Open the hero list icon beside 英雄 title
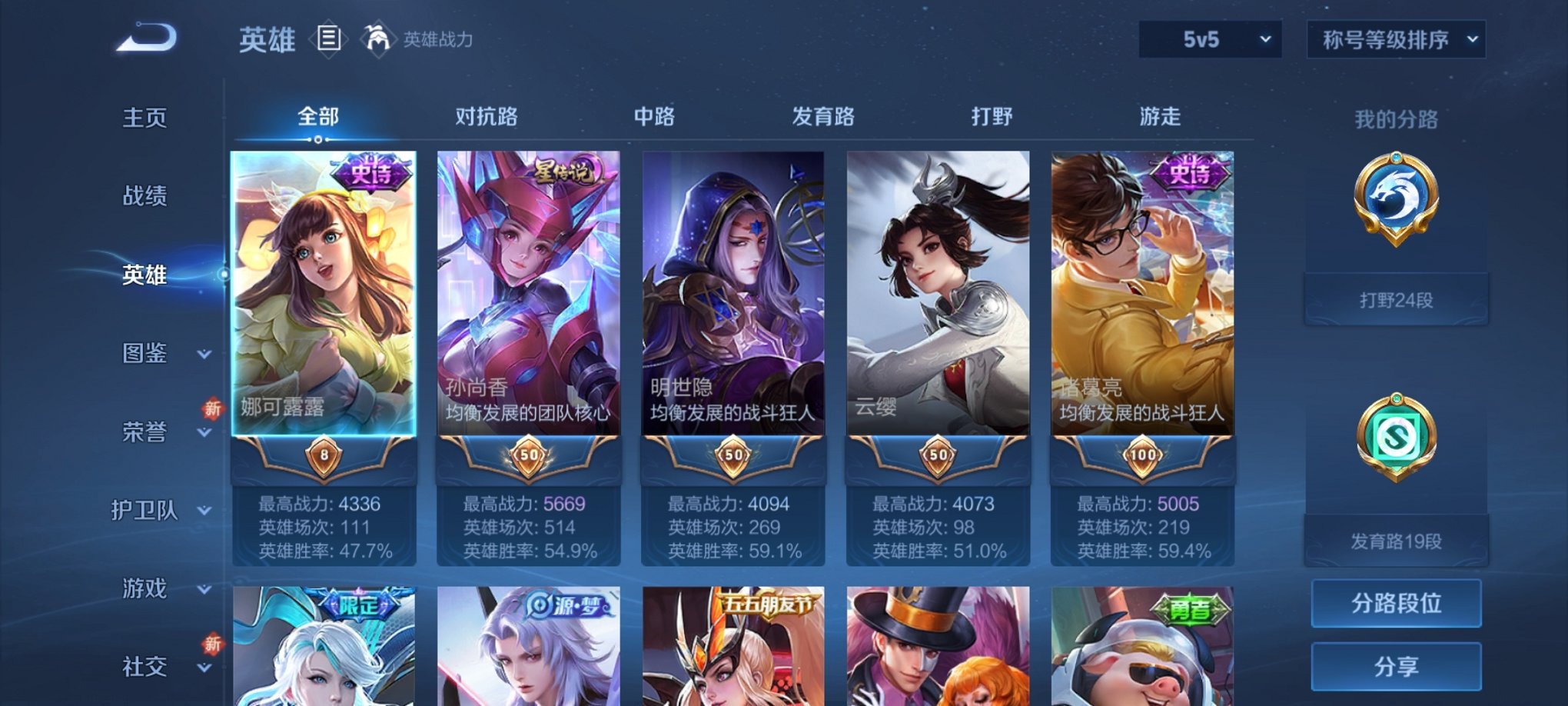 click(x=331, y=40)
